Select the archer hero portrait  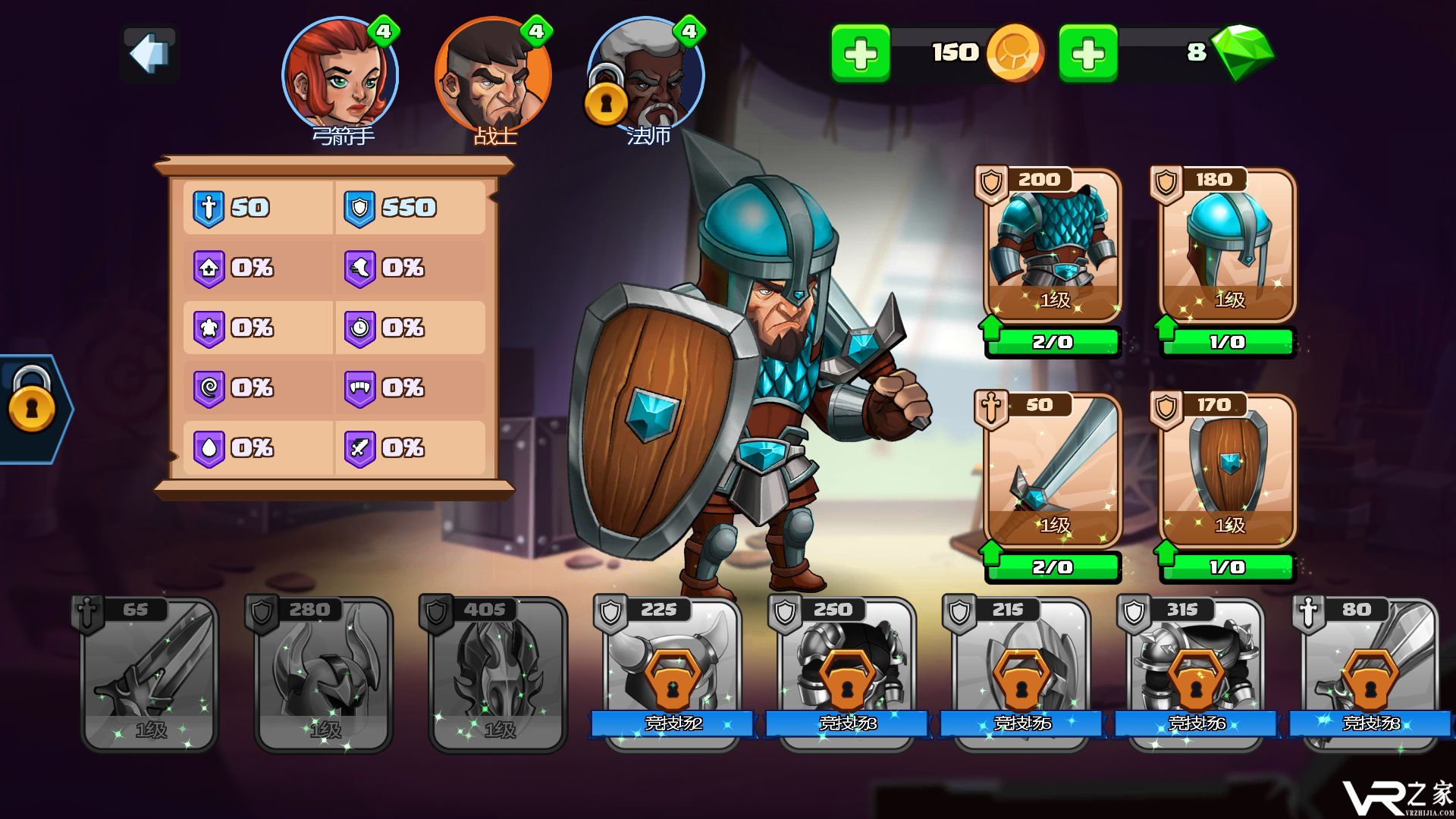(340, 76)
